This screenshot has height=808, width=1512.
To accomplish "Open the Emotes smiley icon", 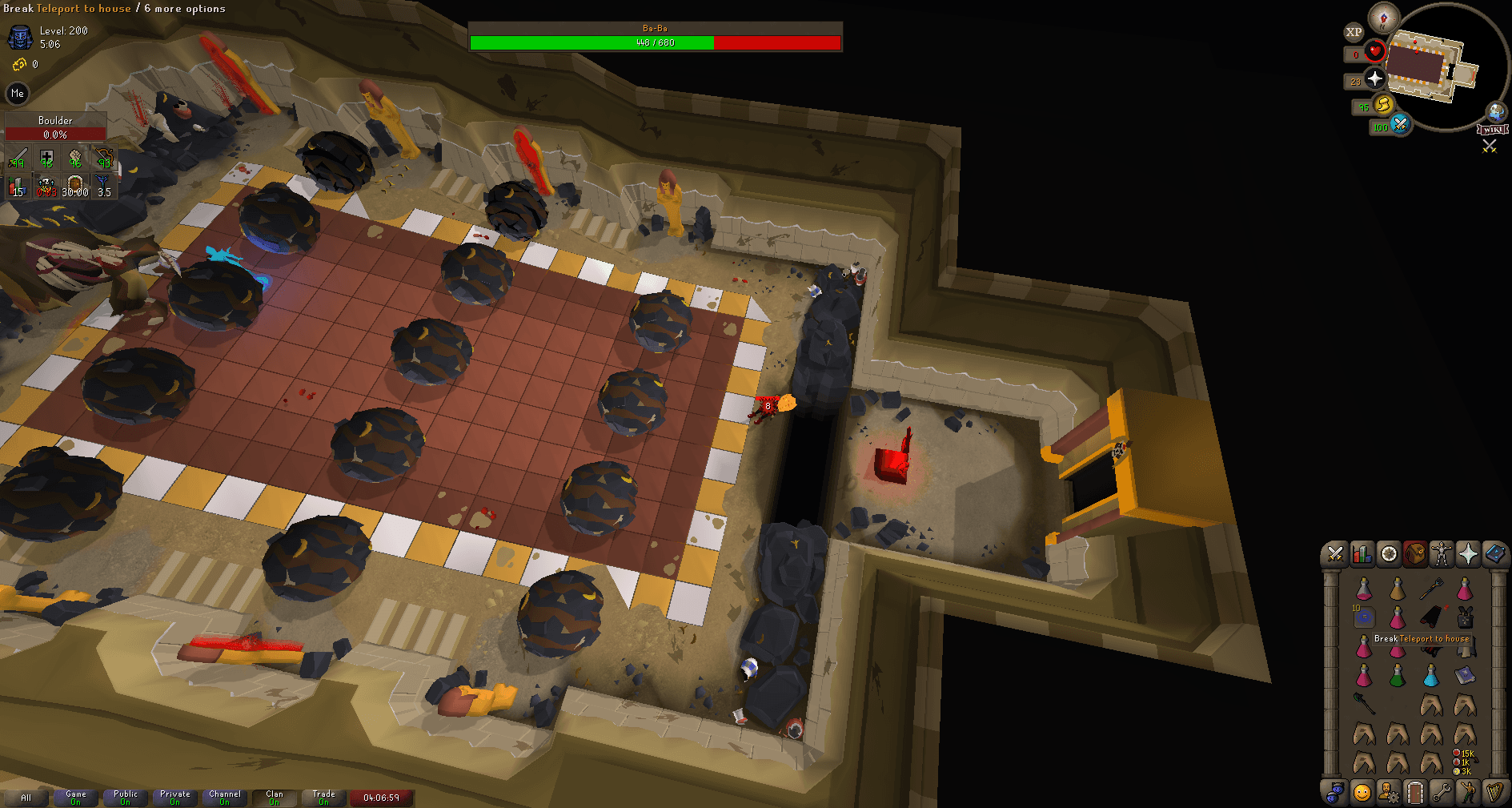I will 1362,794.
